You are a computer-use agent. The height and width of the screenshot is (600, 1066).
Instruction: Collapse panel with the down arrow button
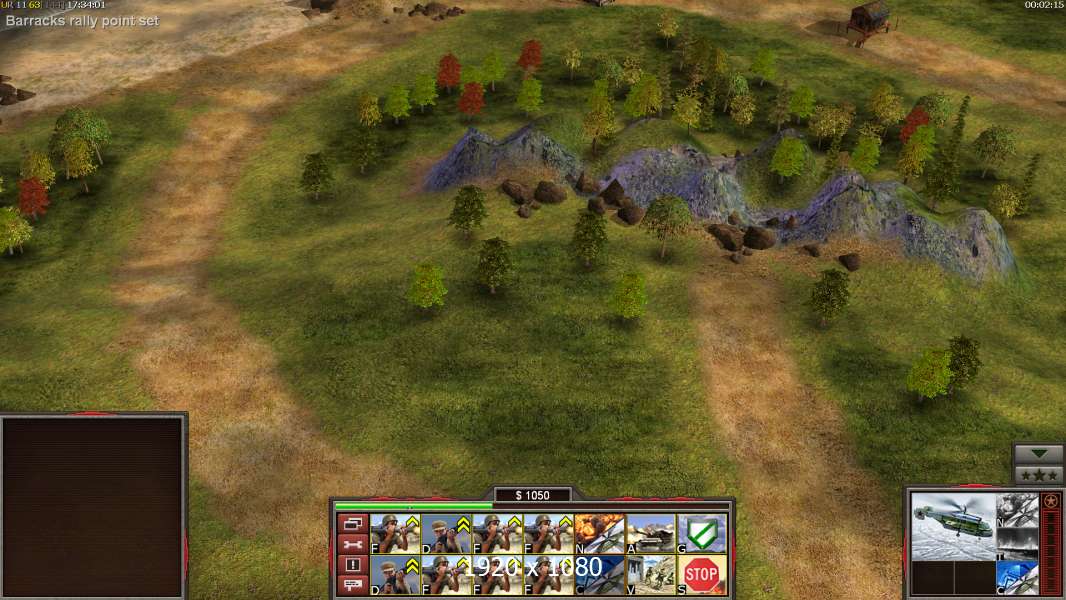pos(1038,454)
